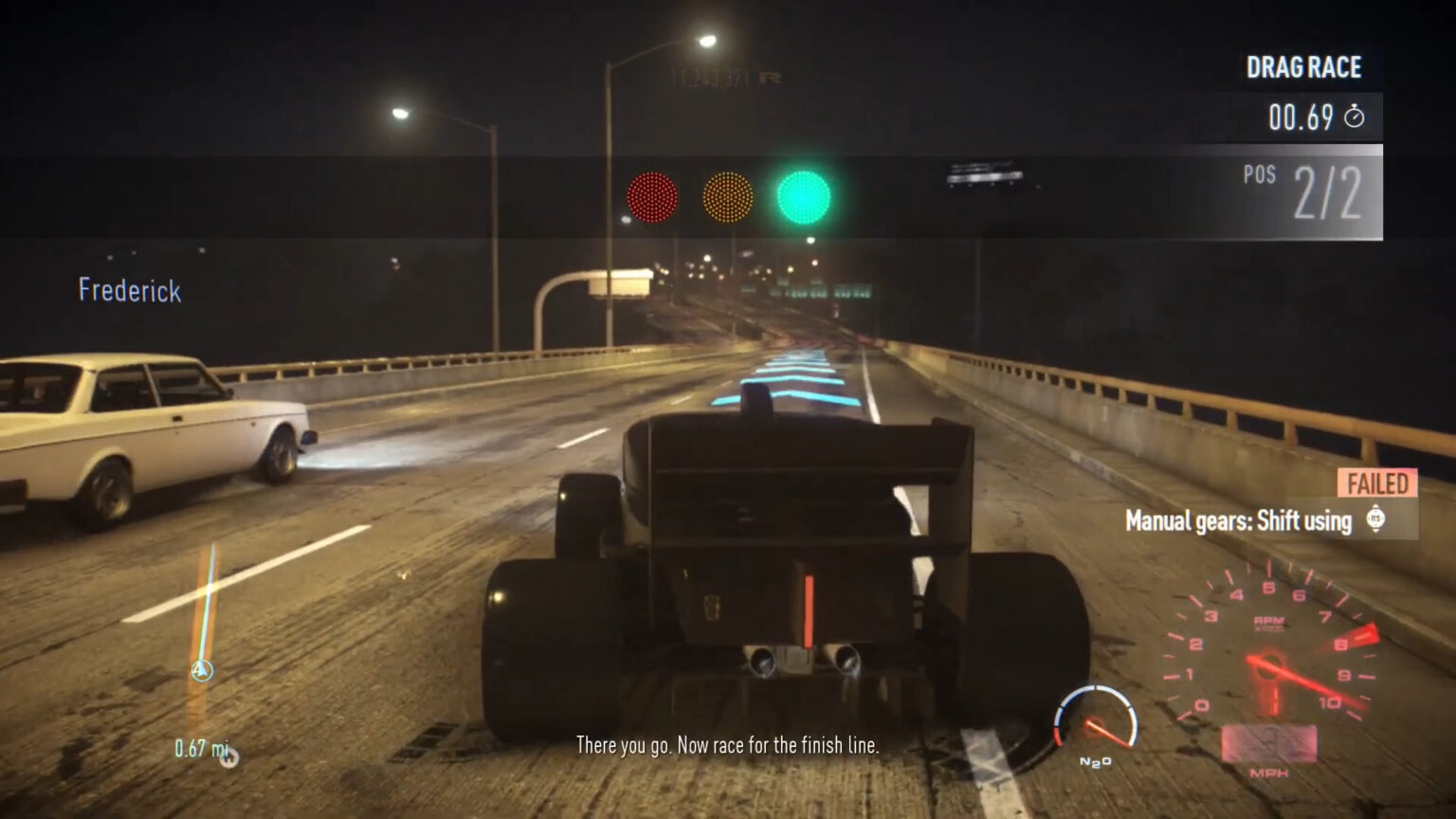Click the Frederick opponent name label
1456x819 pixels.
[129, 291]
